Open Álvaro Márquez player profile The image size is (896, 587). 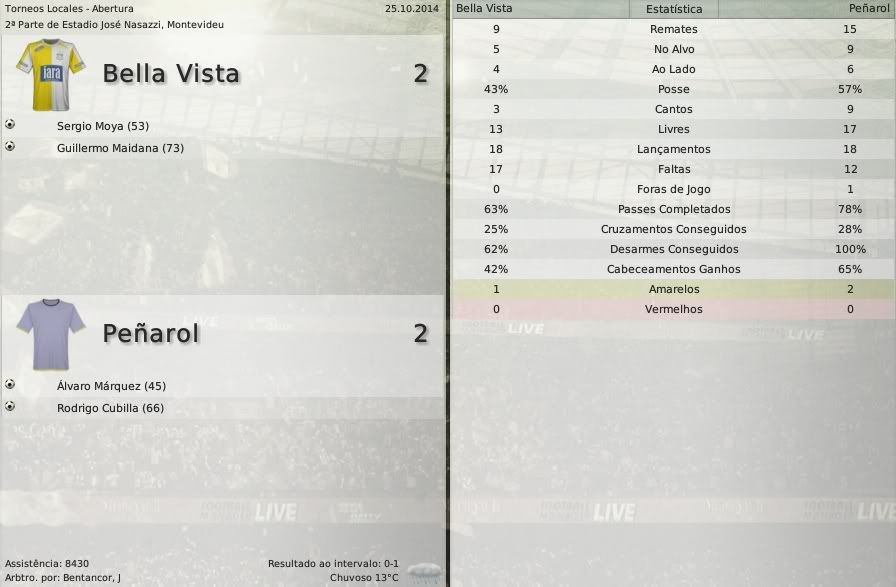[112, 386]
